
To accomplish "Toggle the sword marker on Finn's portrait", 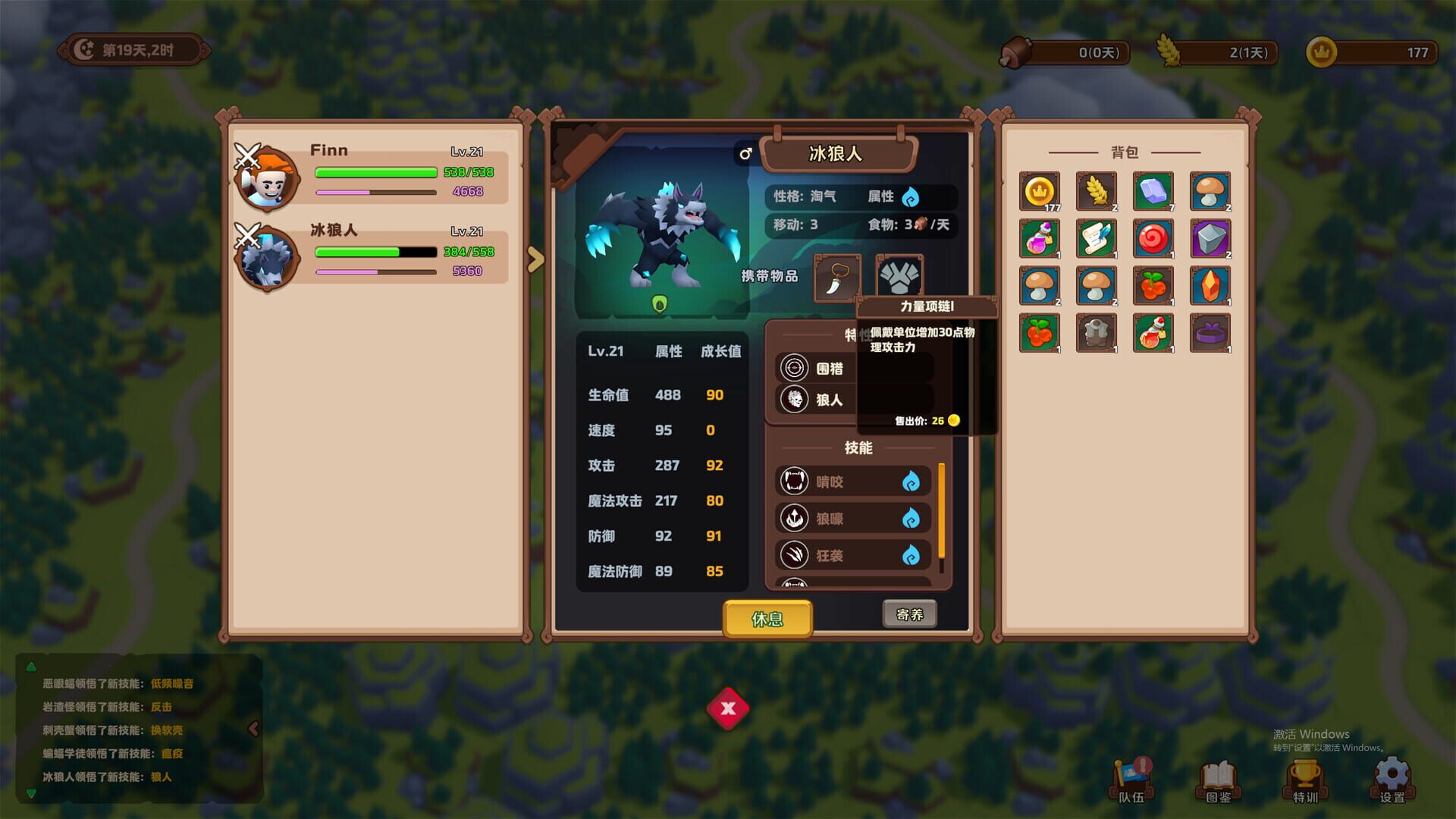I will coord(249,156).
